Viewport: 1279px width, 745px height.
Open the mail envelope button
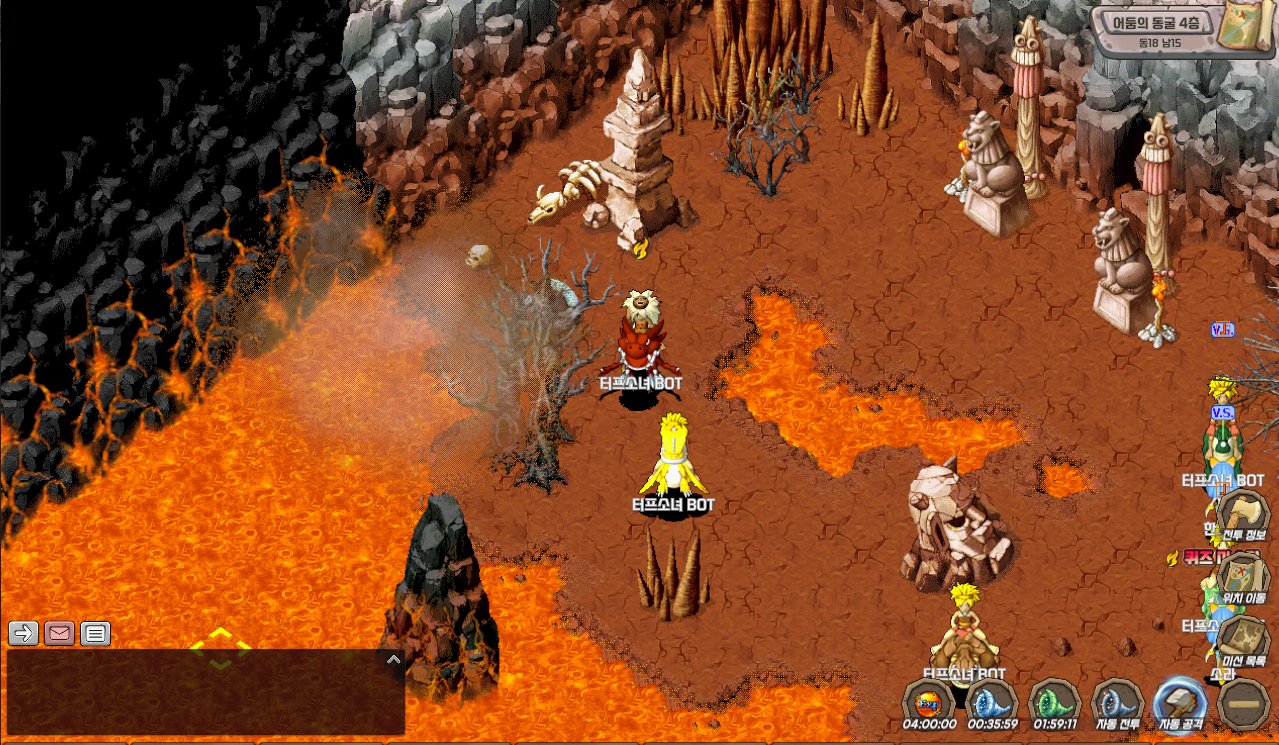[x=60, y=633]
